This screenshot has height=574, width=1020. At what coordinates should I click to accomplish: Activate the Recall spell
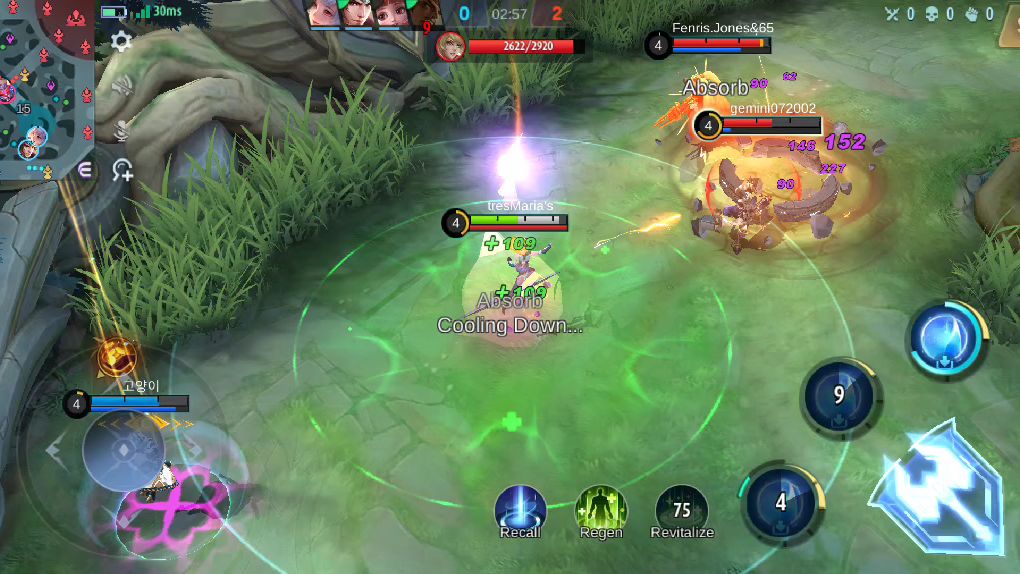pyautogui.click(x=520, y=509)
